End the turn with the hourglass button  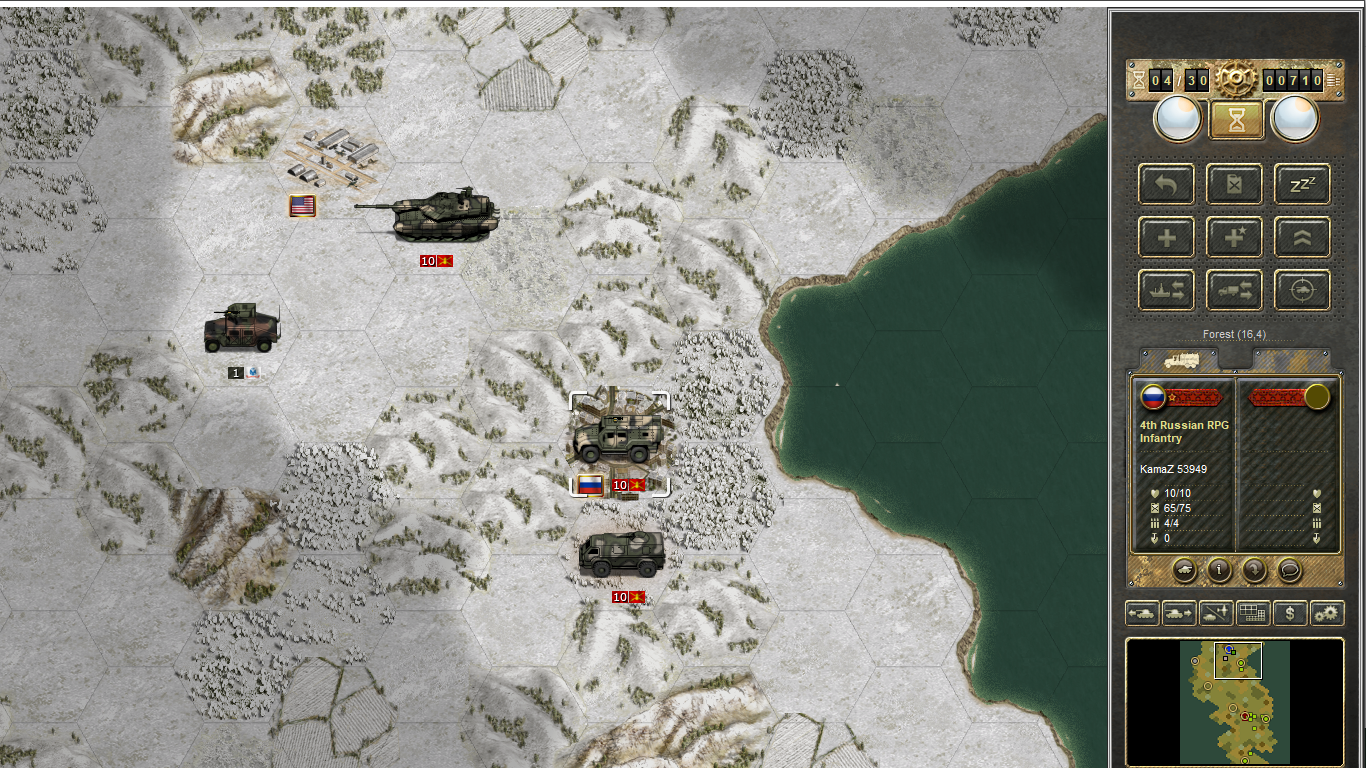pos(1236,120)
